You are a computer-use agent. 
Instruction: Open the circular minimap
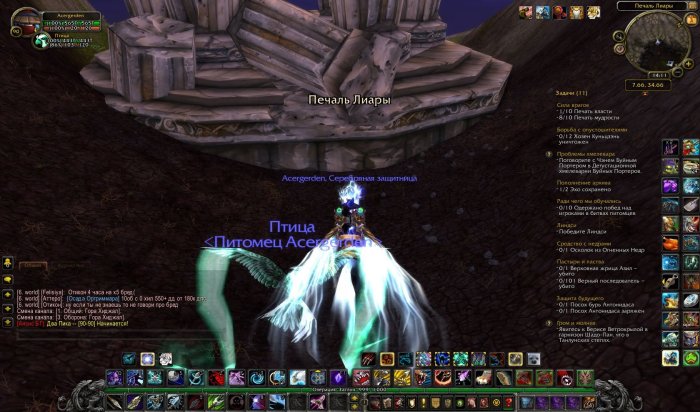point(659,41)
